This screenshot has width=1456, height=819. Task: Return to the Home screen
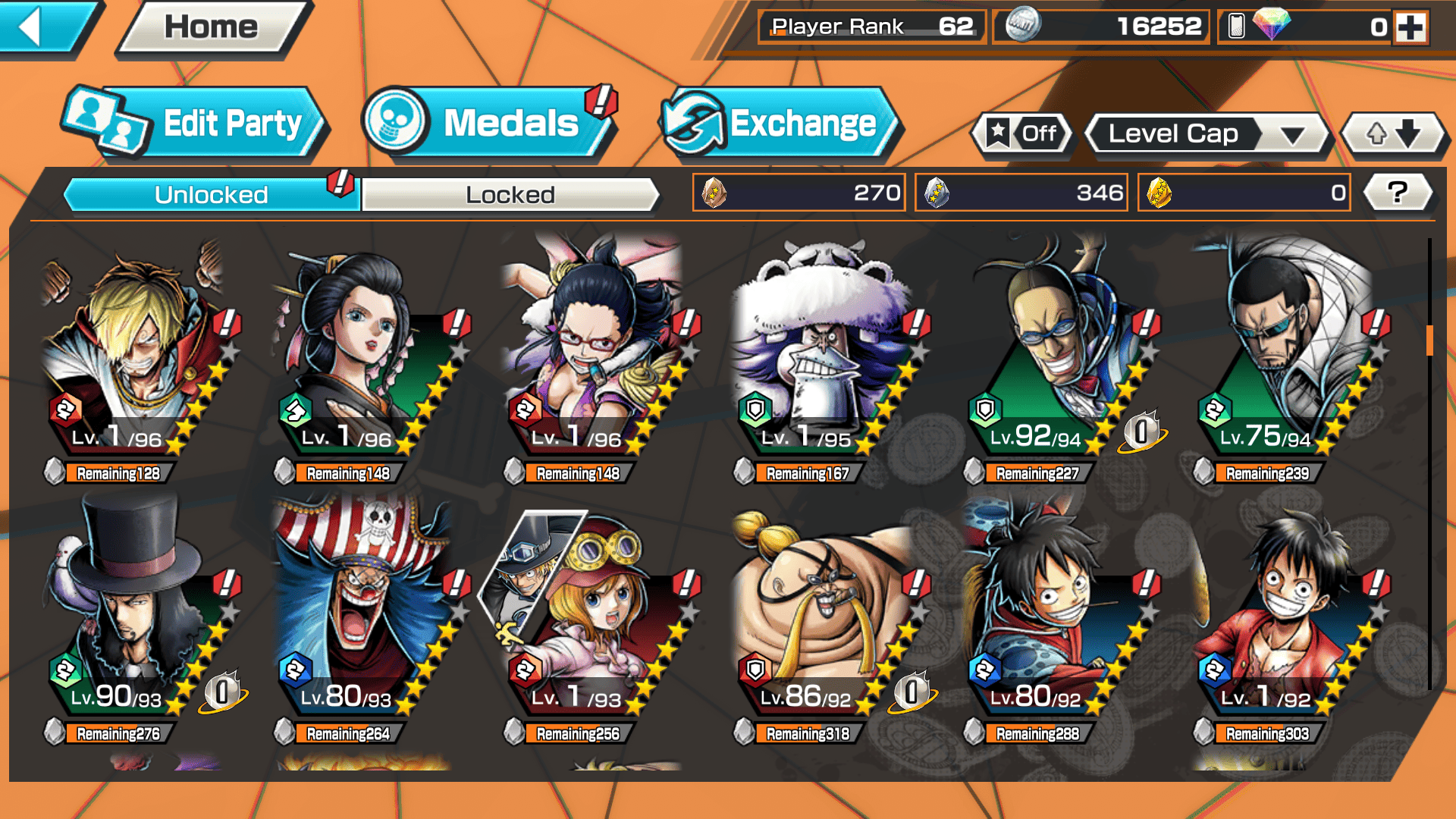[x=211, y=28]
